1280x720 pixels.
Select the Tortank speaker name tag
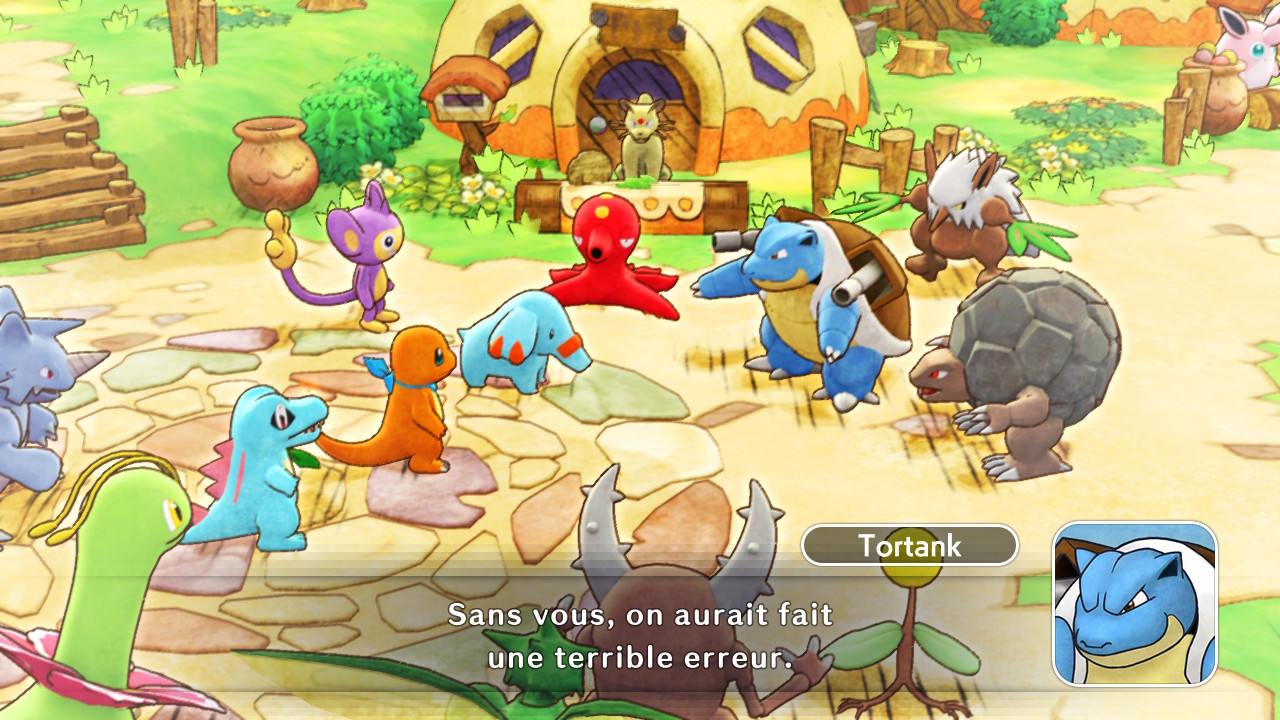[909, 545]
